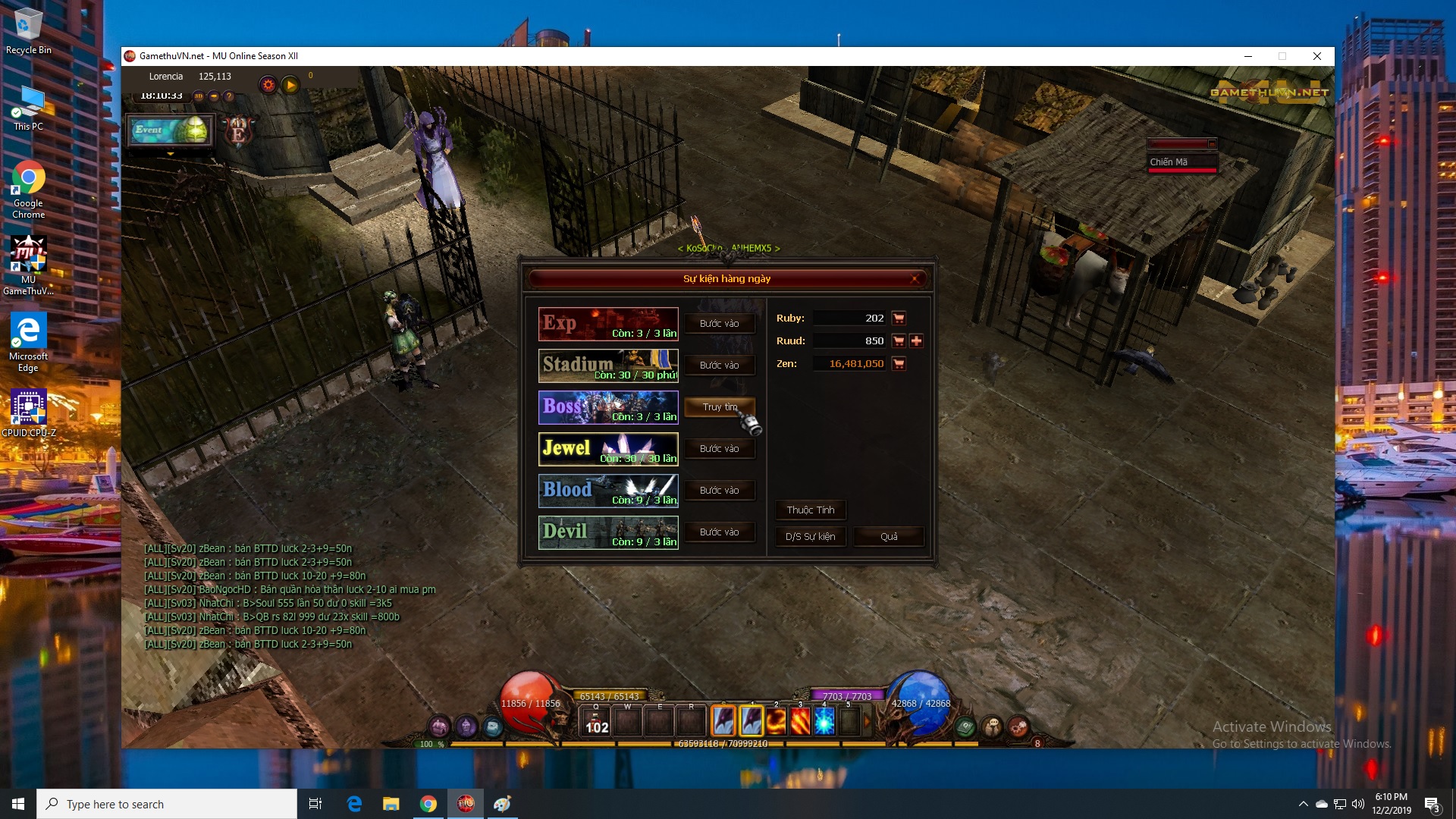Image resolution: width=1456 pixels, height=819 pixels.
Task: Enter the Stadium event
Action: coord(719,366)
